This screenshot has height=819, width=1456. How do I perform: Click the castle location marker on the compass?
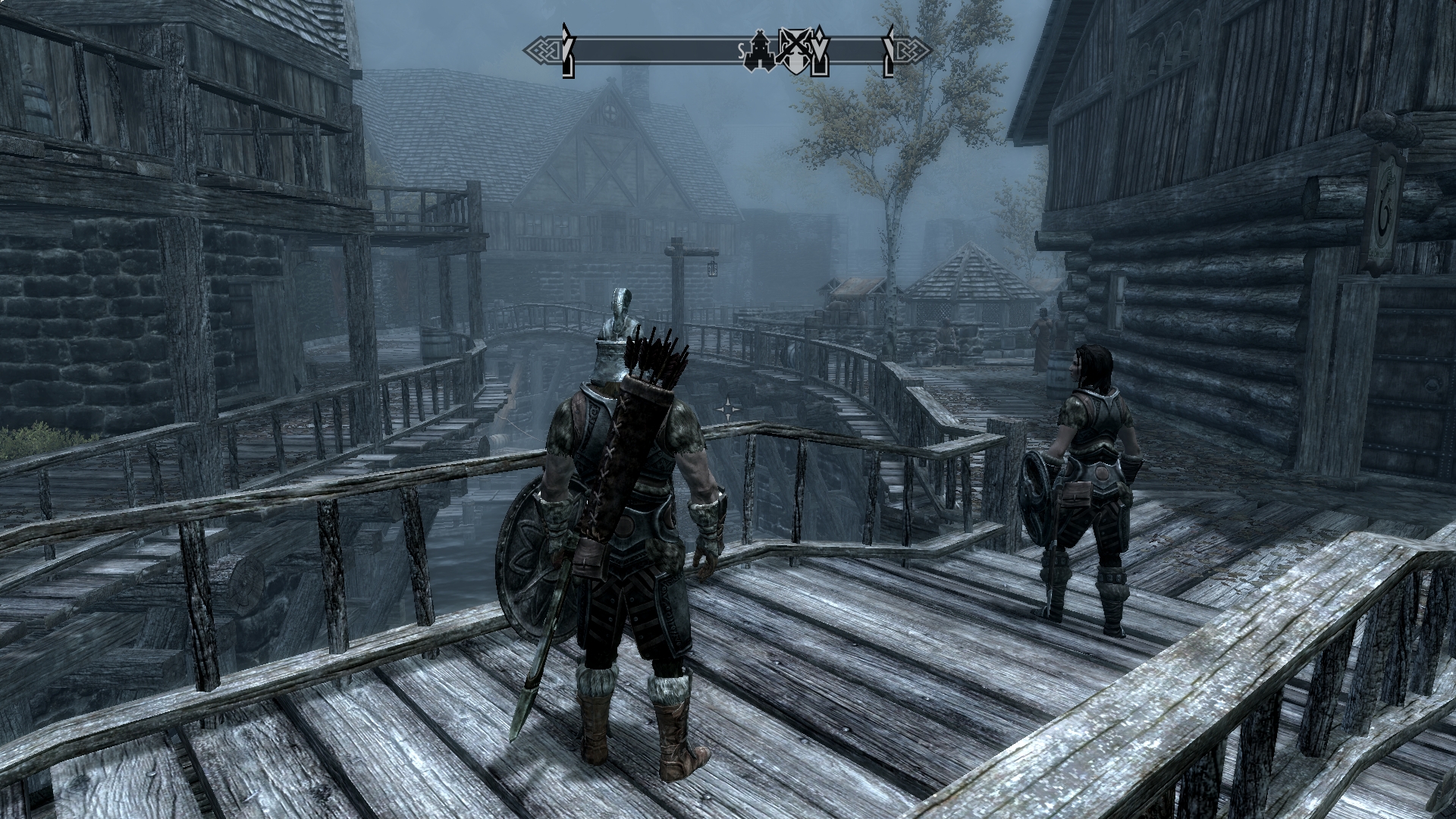(759, 52)
